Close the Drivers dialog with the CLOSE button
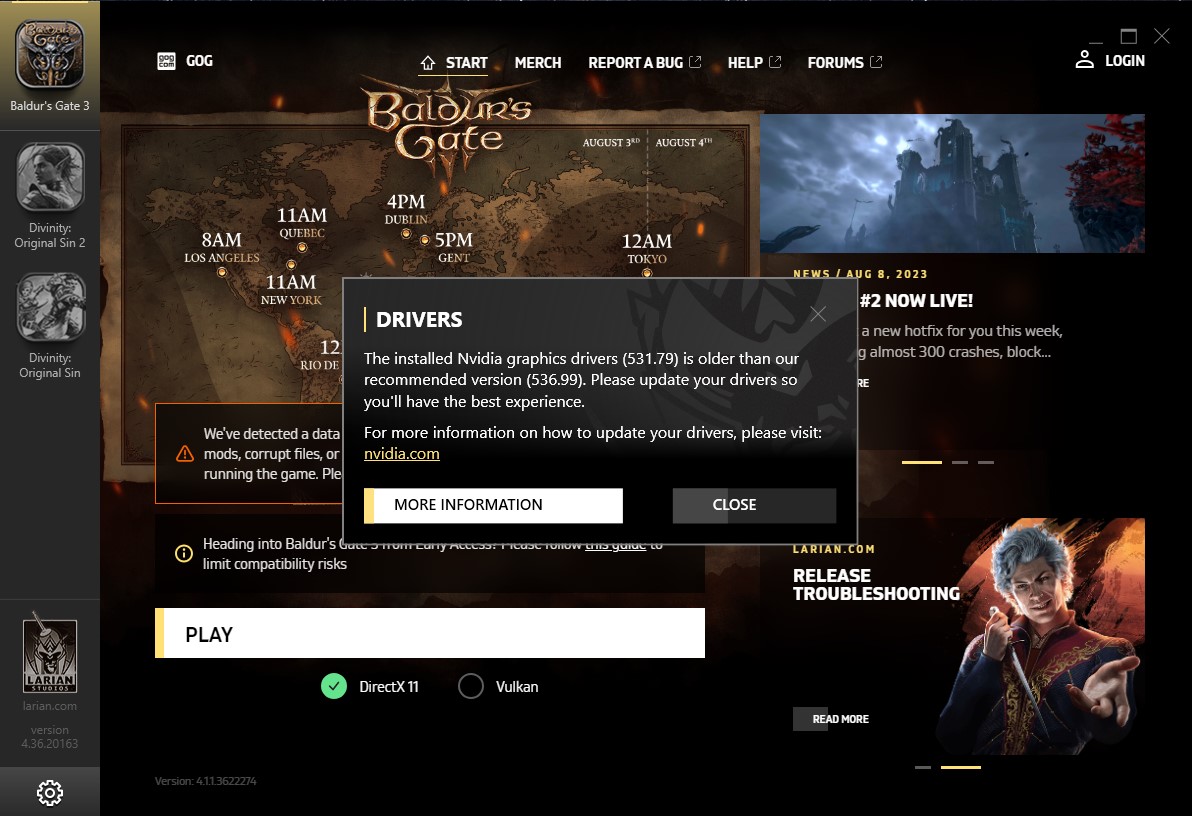The width and height of the screenshot is (1192, 816). (x=754, y=505)
